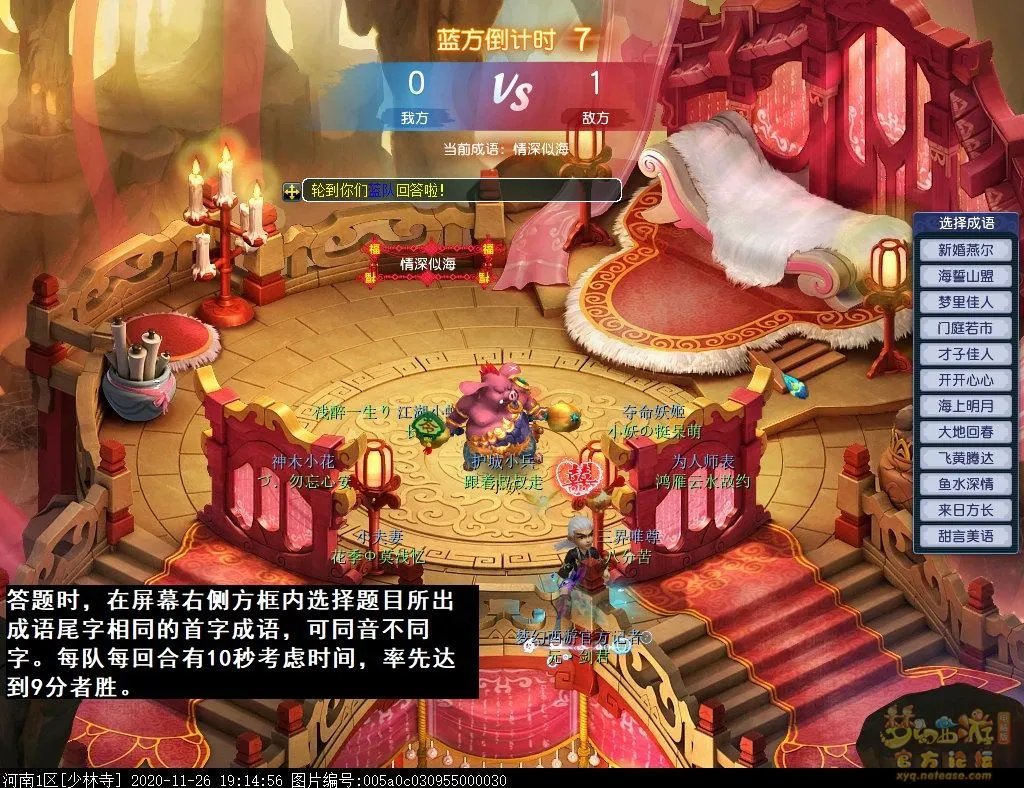Image resolution: width=1024 pixels, height=788 pixels.
Task: Click the 开开心心 idiom button
Action: pos(965,380)
